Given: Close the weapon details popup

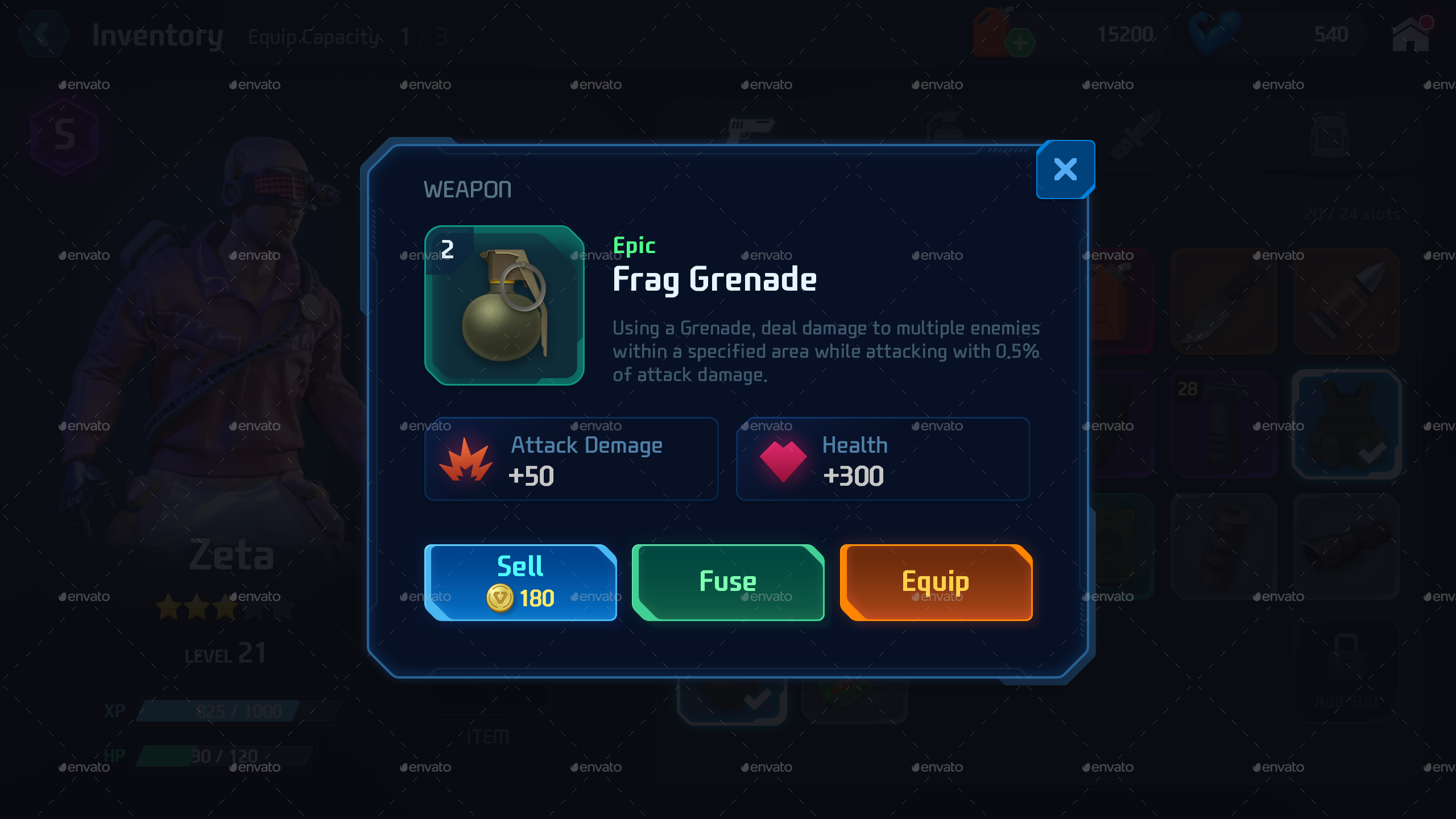Looking at the screenshot, I should [1065, 169].
